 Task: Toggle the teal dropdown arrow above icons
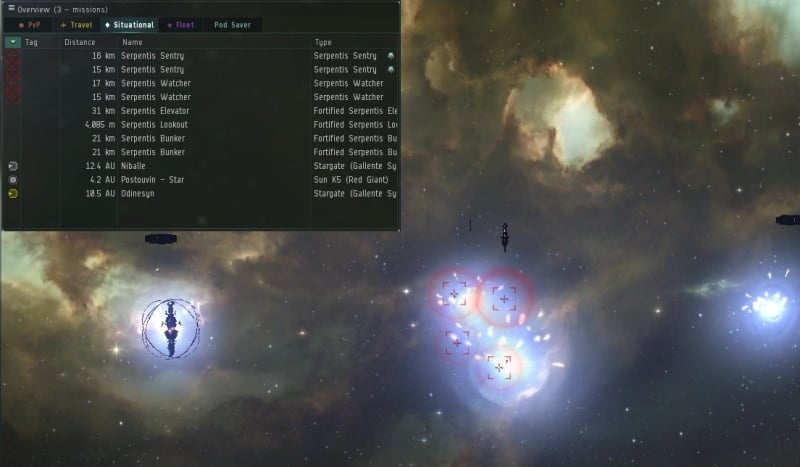point(12,43)
